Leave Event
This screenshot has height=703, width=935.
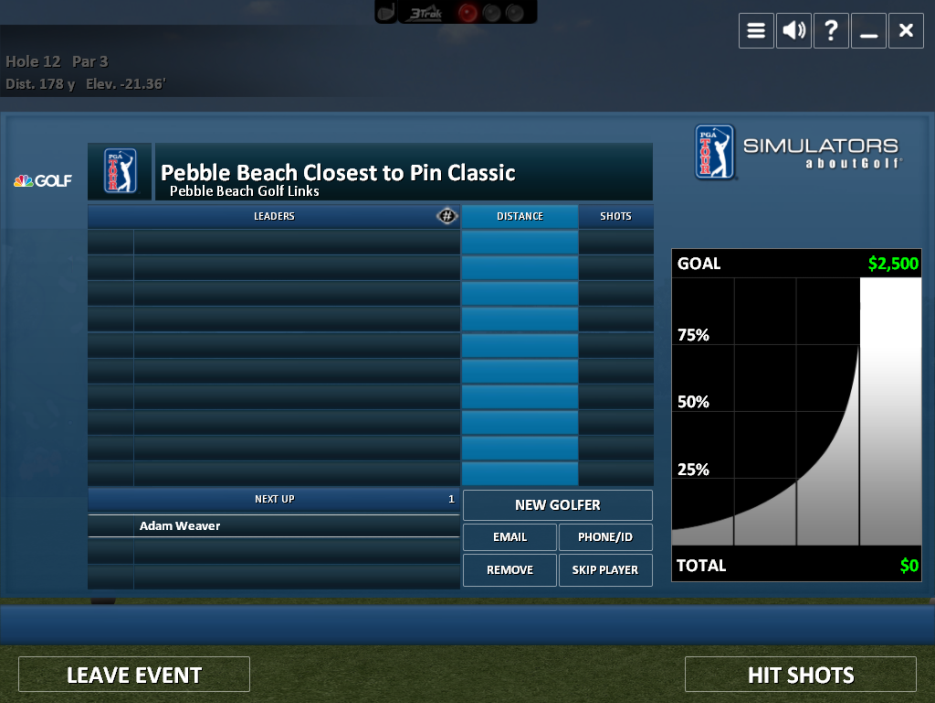(x=134, y=675)
